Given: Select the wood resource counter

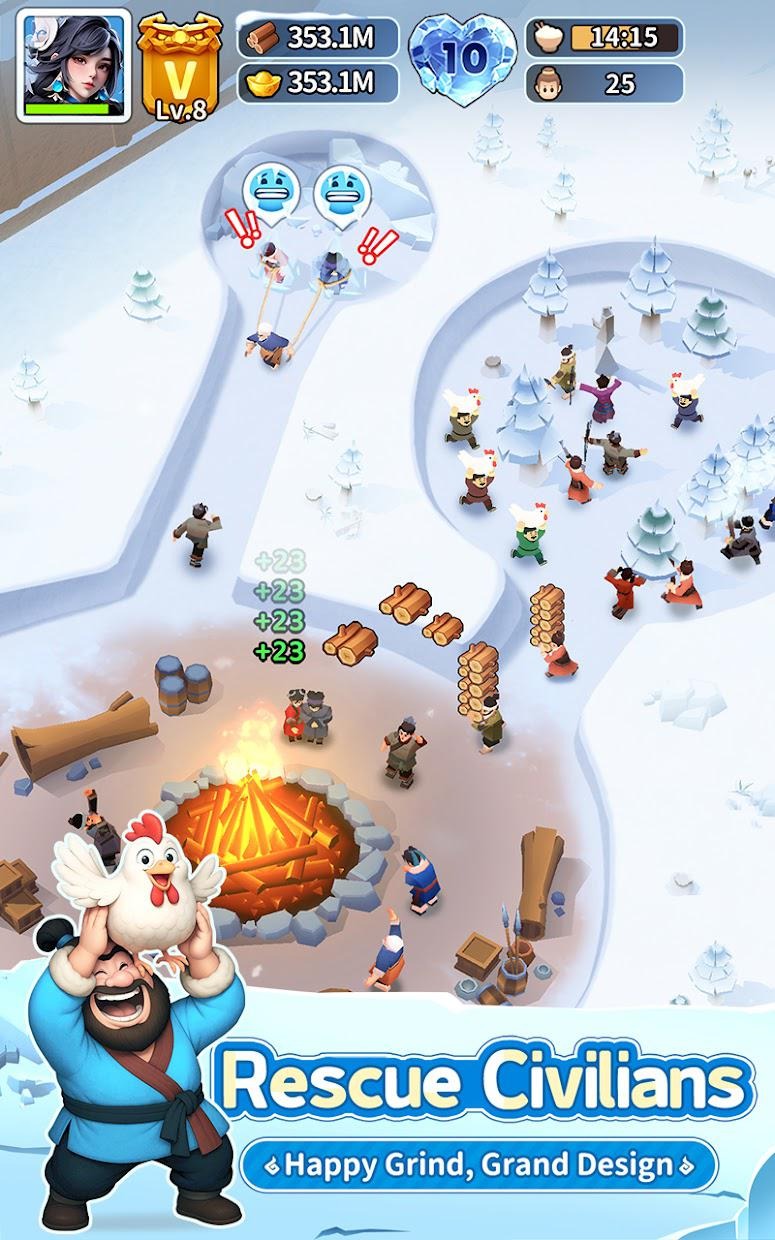Looking at the screenshot, I should coord(317,38).
